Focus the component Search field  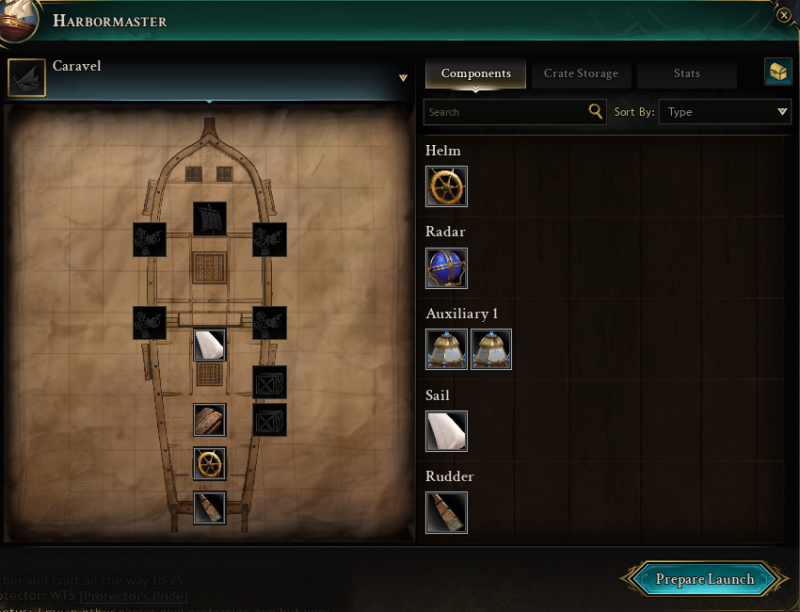(505, 112)
